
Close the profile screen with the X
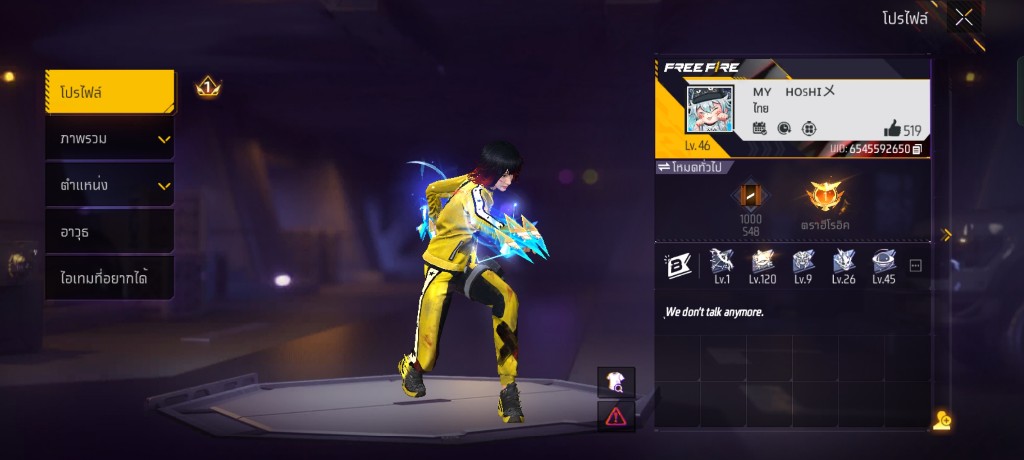click(963, 17)
